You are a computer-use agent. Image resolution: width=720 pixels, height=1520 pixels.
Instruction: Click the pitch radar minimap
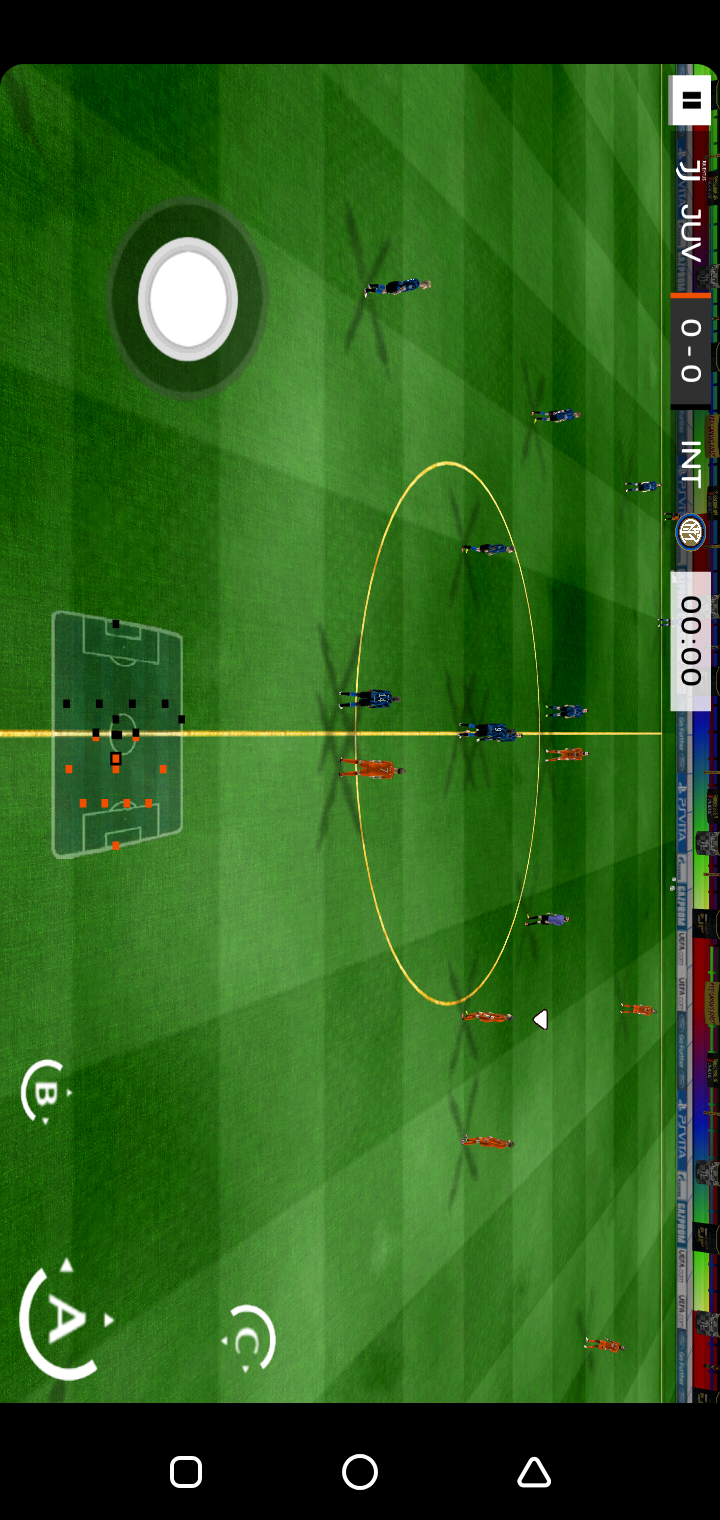117,734
